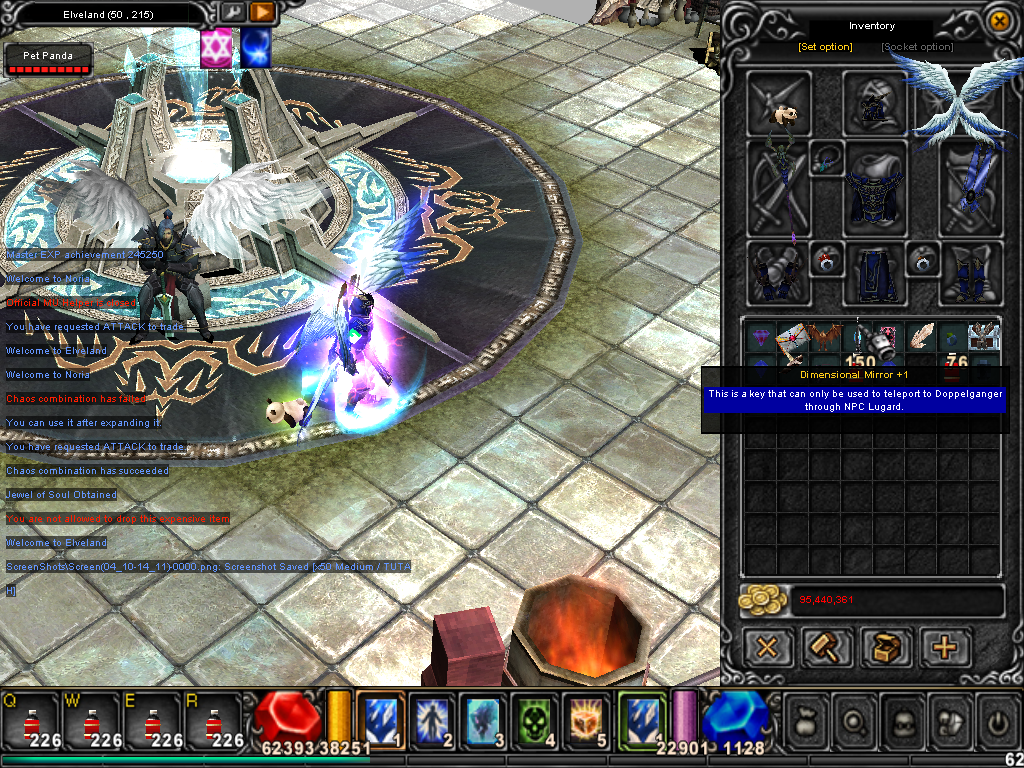Select the equipped helmet slot

click(874, 100)
